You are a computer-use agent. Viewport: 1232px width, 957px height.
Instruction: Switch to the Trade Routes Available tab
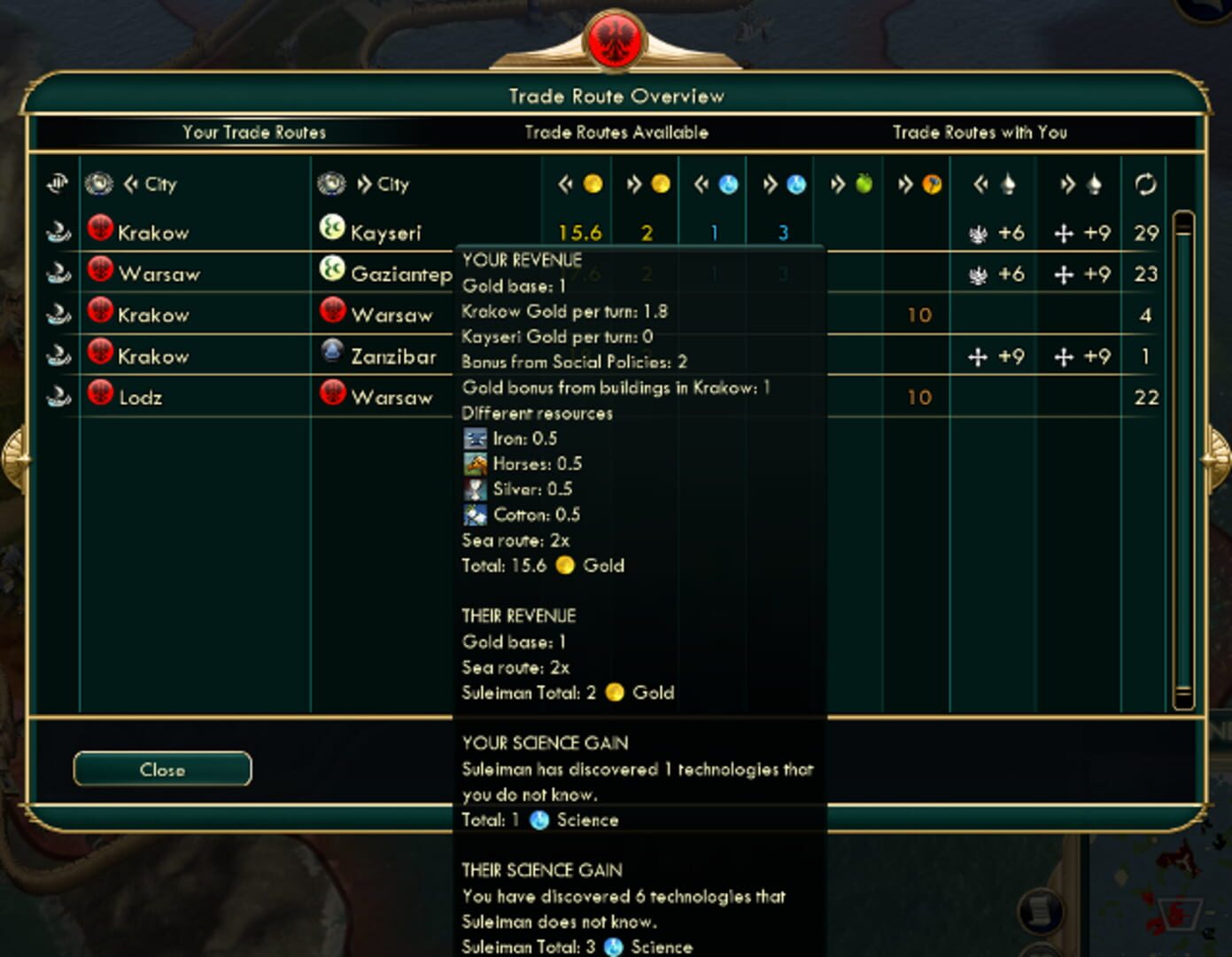click(616, 132)
